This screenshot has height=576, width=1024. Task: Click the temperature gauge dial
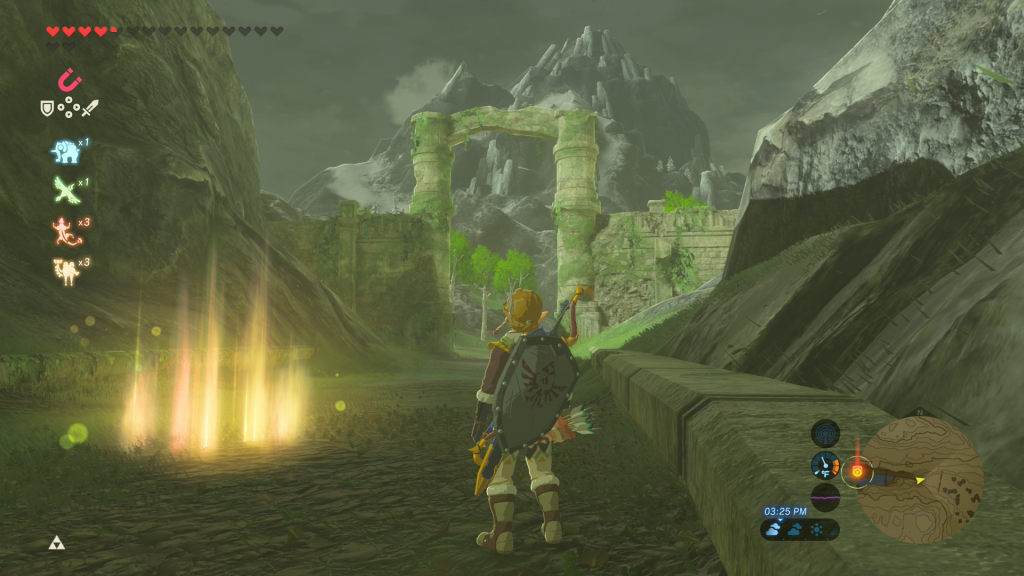pos(826,465)
